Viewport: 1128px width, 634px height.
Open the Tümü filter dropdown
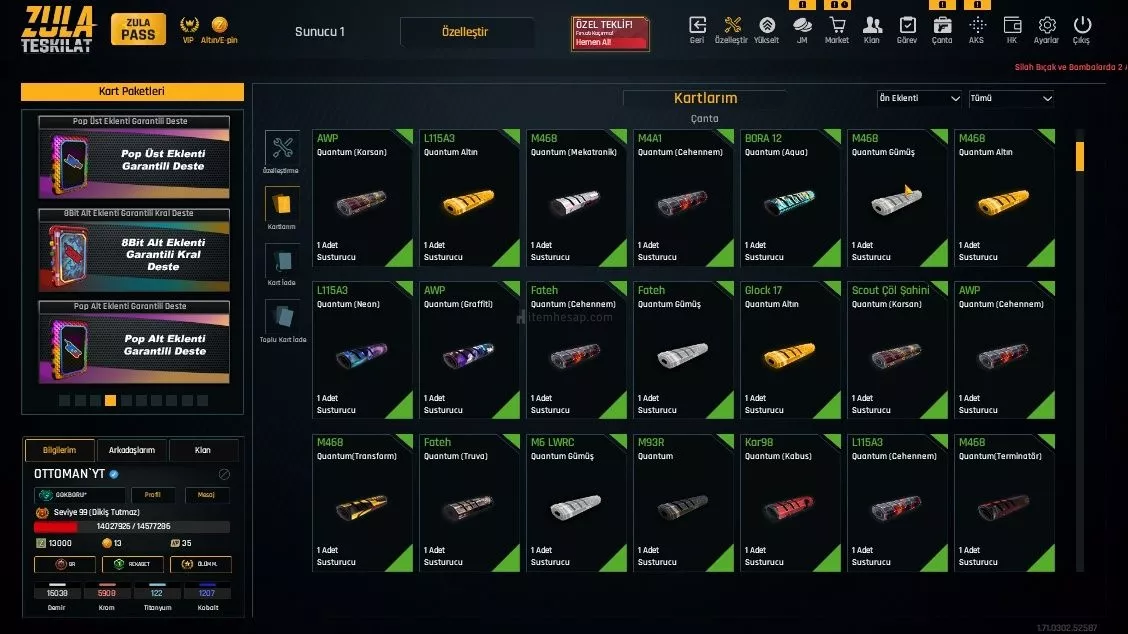pyautogui.click(x=1011, y=99)
